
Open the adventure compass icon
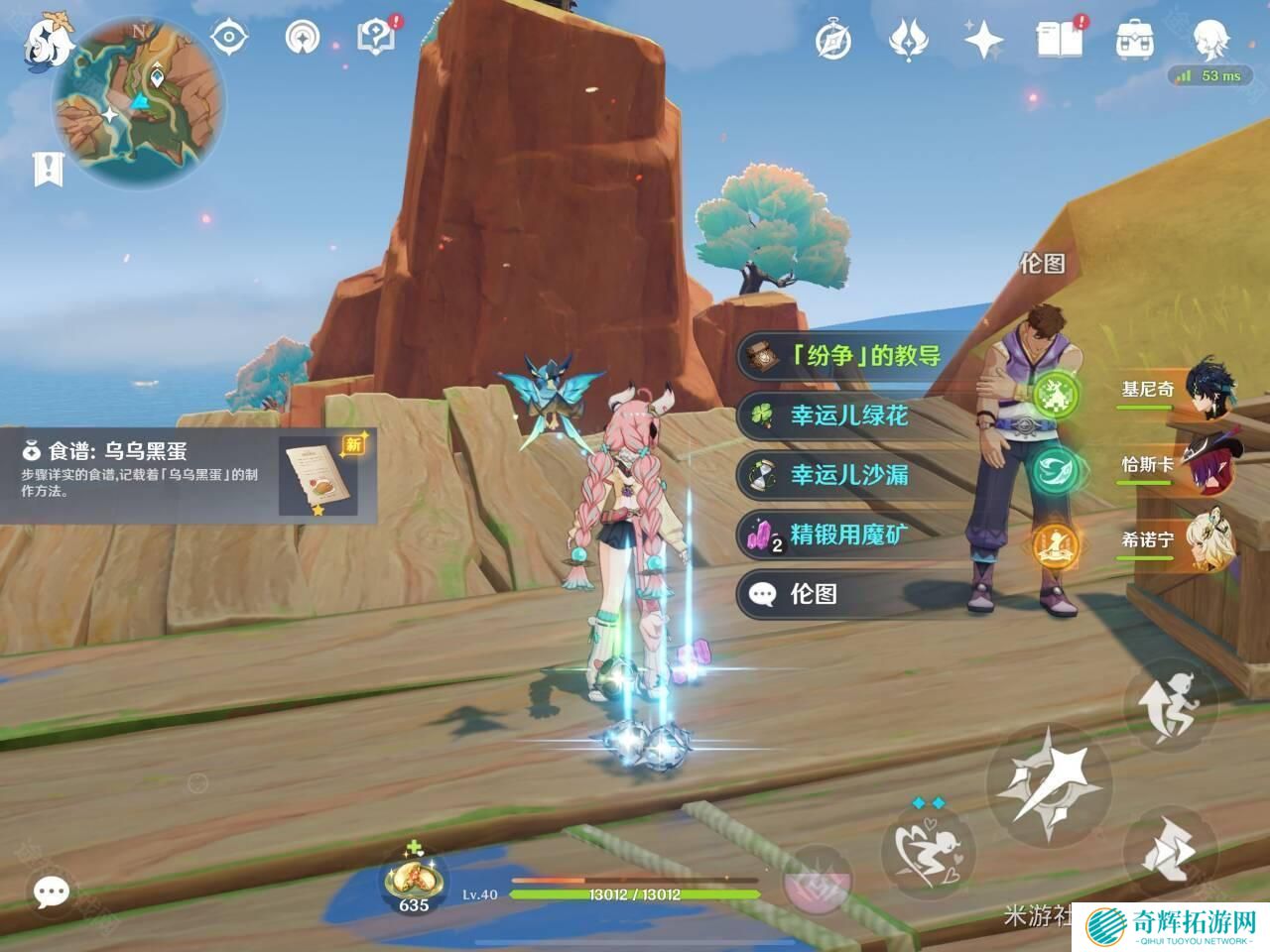[832, 40]
